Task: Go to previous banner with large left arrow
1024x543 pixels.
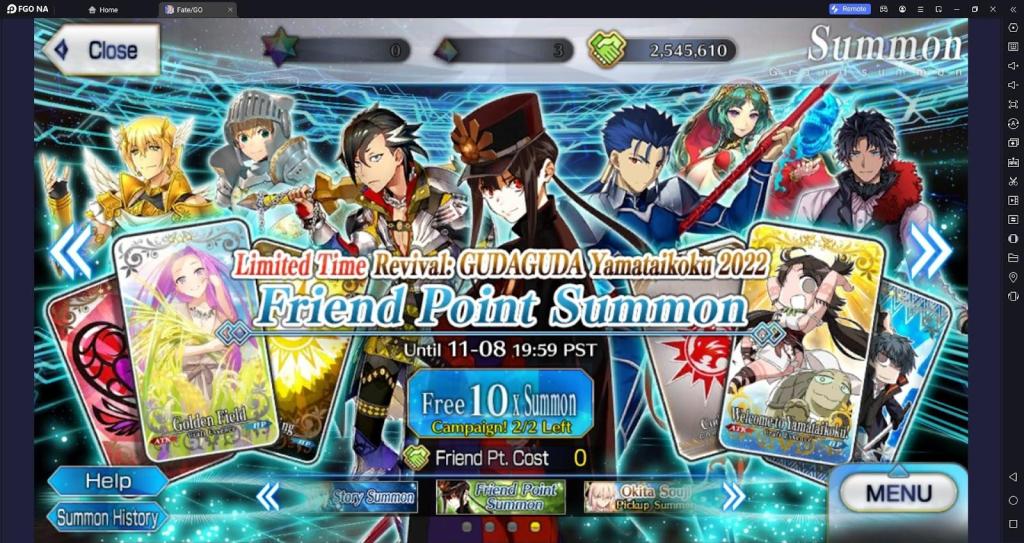Action: click(71, 251)
